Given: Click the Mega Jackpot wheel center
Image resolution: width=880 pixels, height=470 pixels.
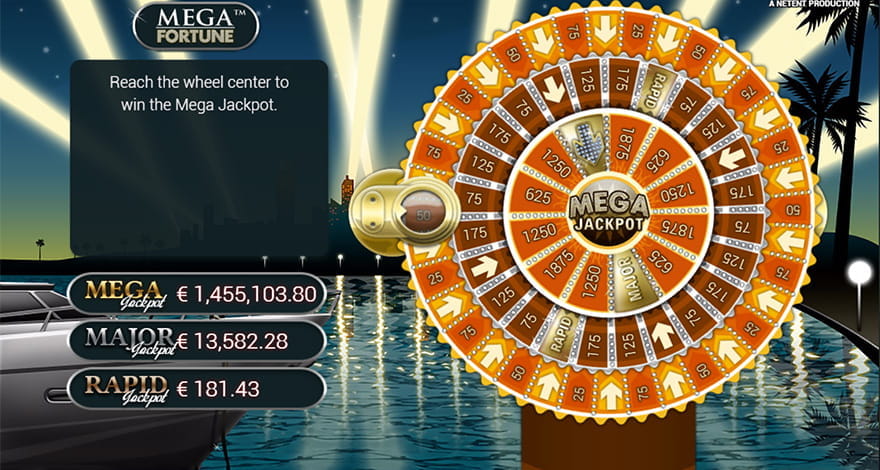Looking at the screenshot, I should [x=609, y=212].
